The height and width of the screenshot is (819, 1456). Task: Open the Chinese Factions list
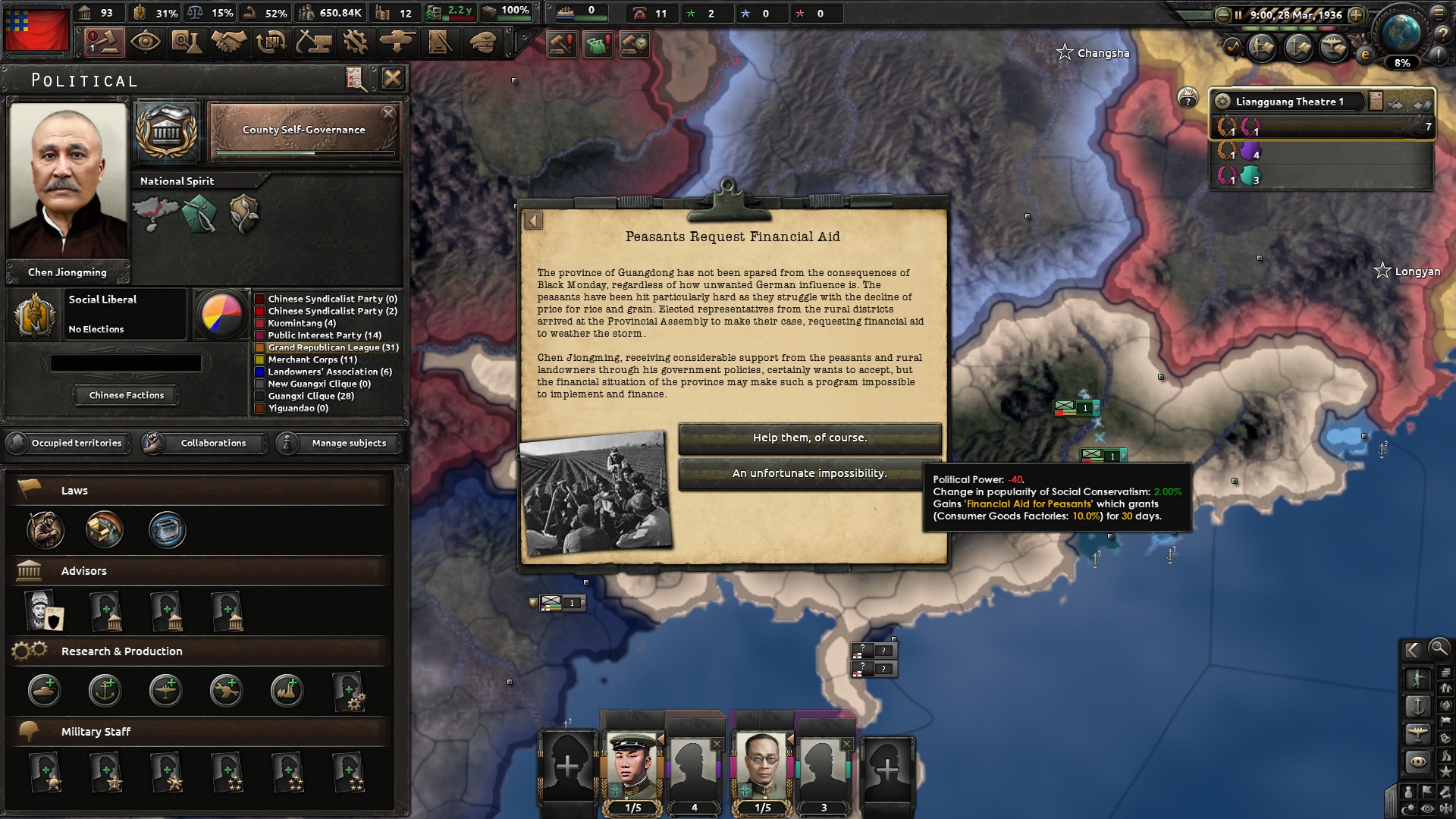click(126, 394)
